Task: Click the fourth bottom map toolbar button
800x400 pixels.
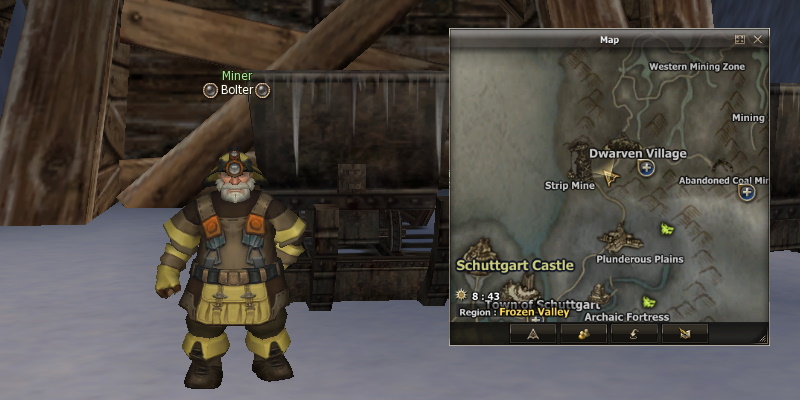Action: [x=684, y=333]
